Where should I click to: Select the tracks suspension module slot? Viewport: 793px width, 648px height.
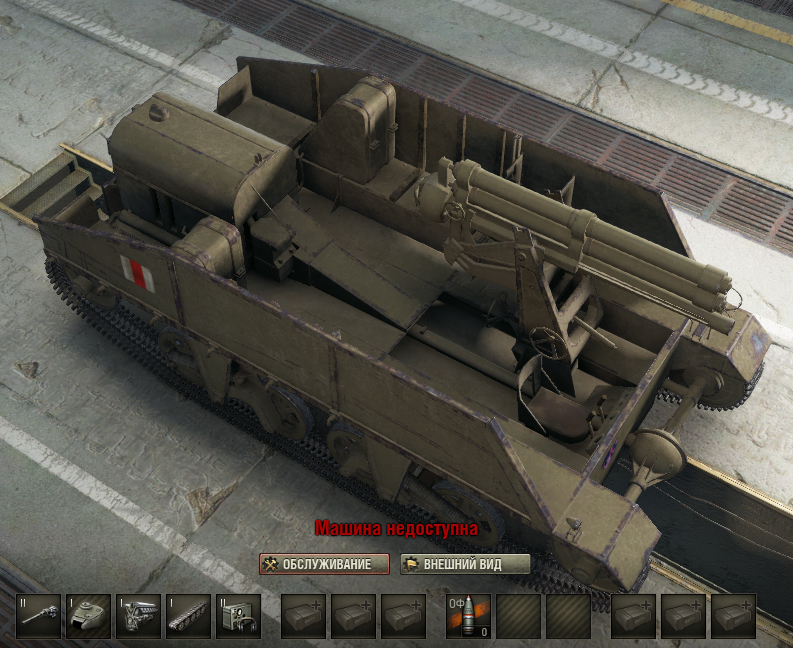(188, 617)
